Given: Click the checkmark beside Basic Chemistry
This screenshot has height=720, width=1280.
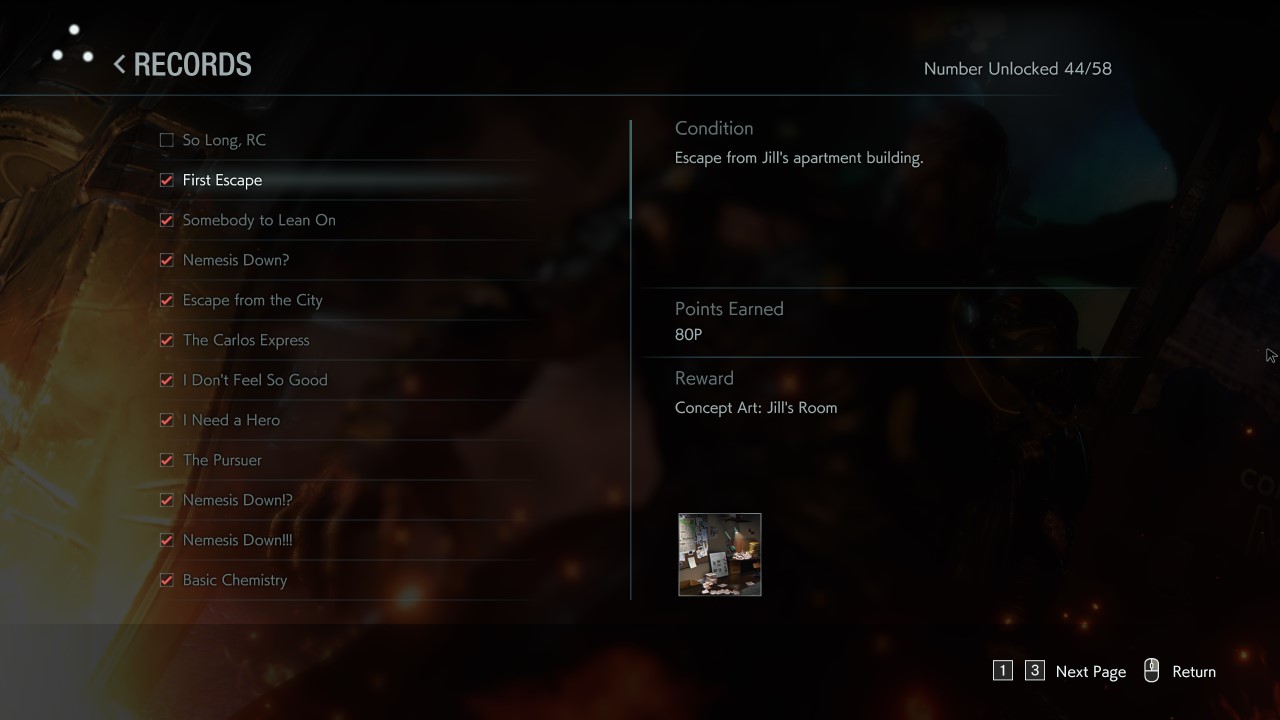Looking at the screenshot, I should click(x=166, y=580).
